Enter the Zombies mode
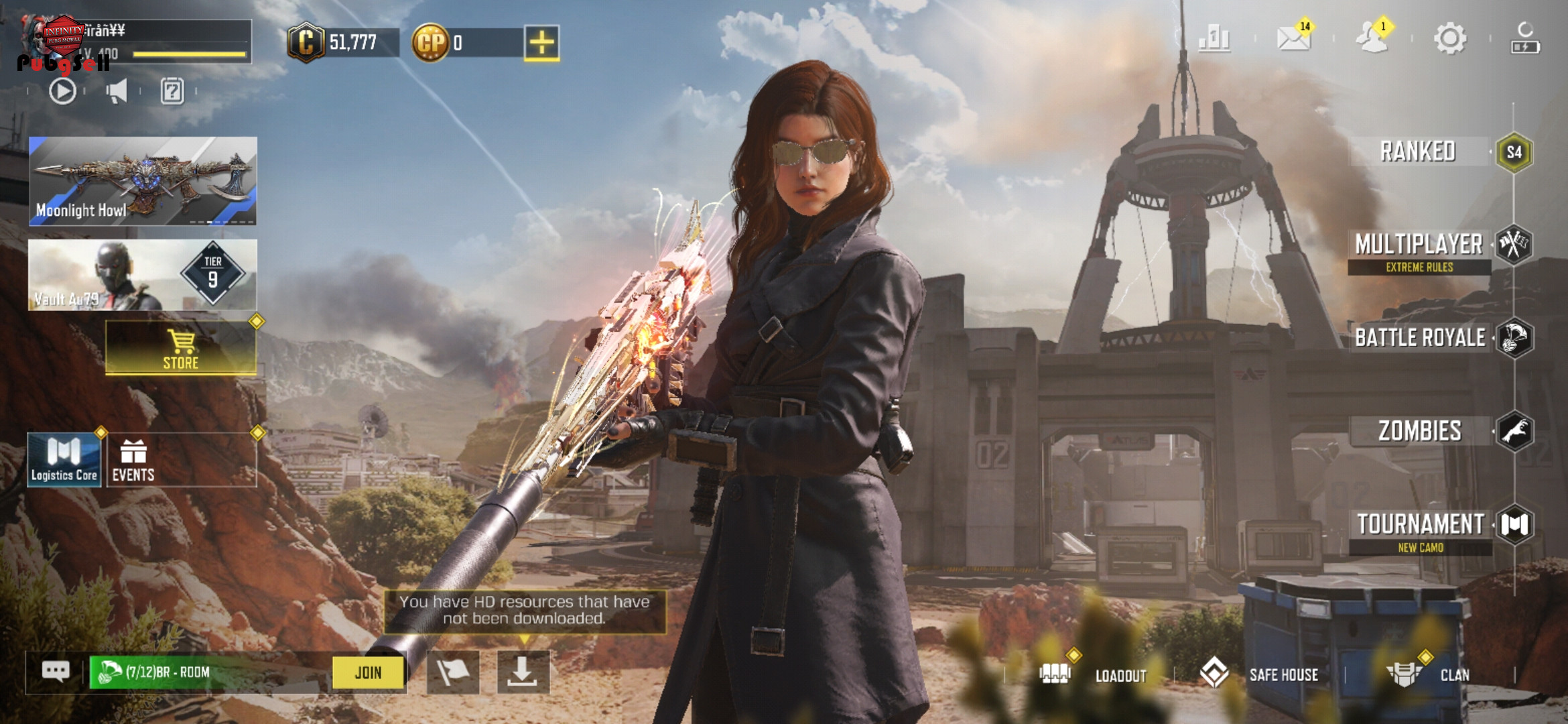The height and width of the screenshot is (724, 1568). point(1421,431)
